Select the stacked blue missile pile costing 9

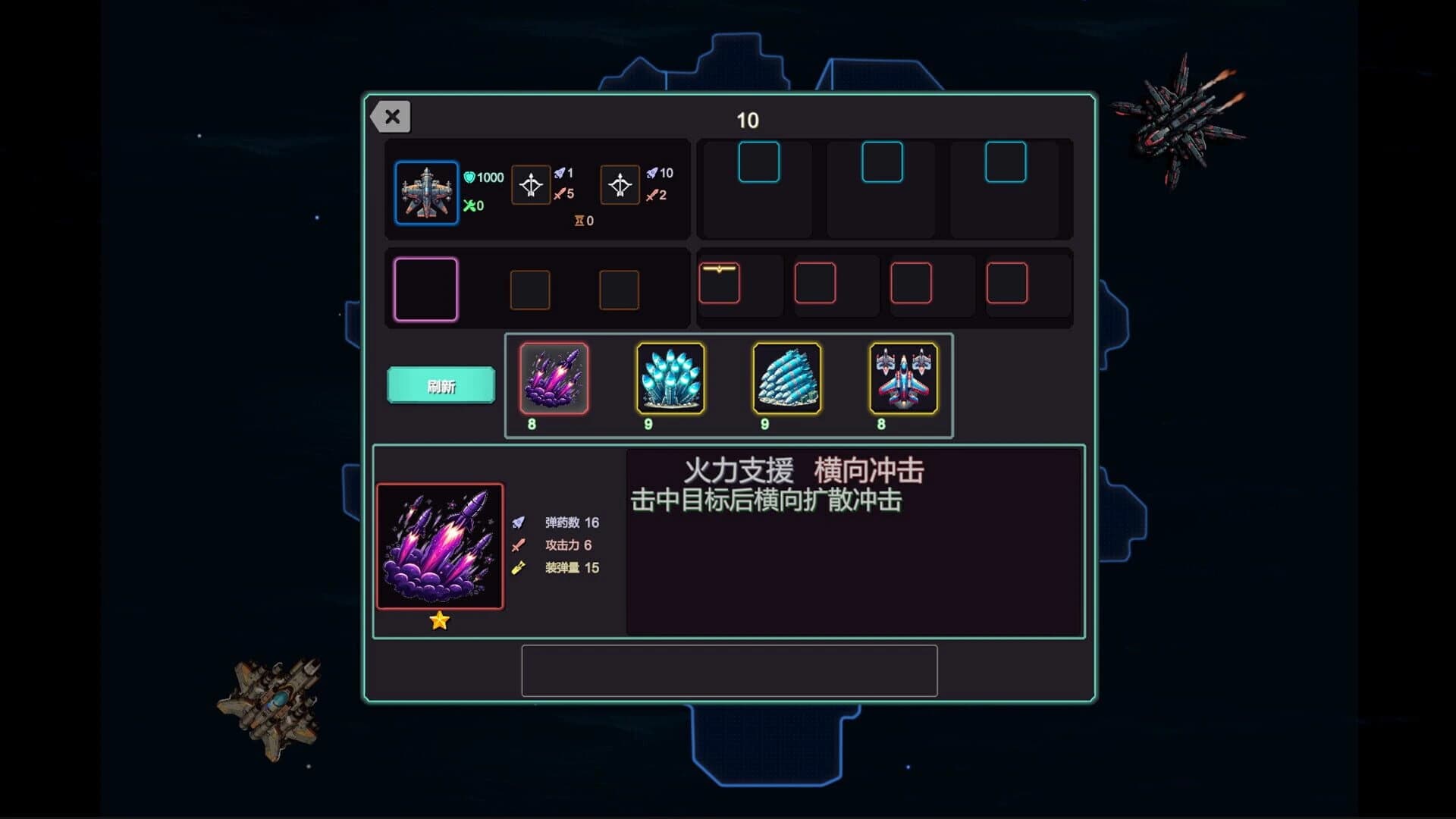point(785,381)
